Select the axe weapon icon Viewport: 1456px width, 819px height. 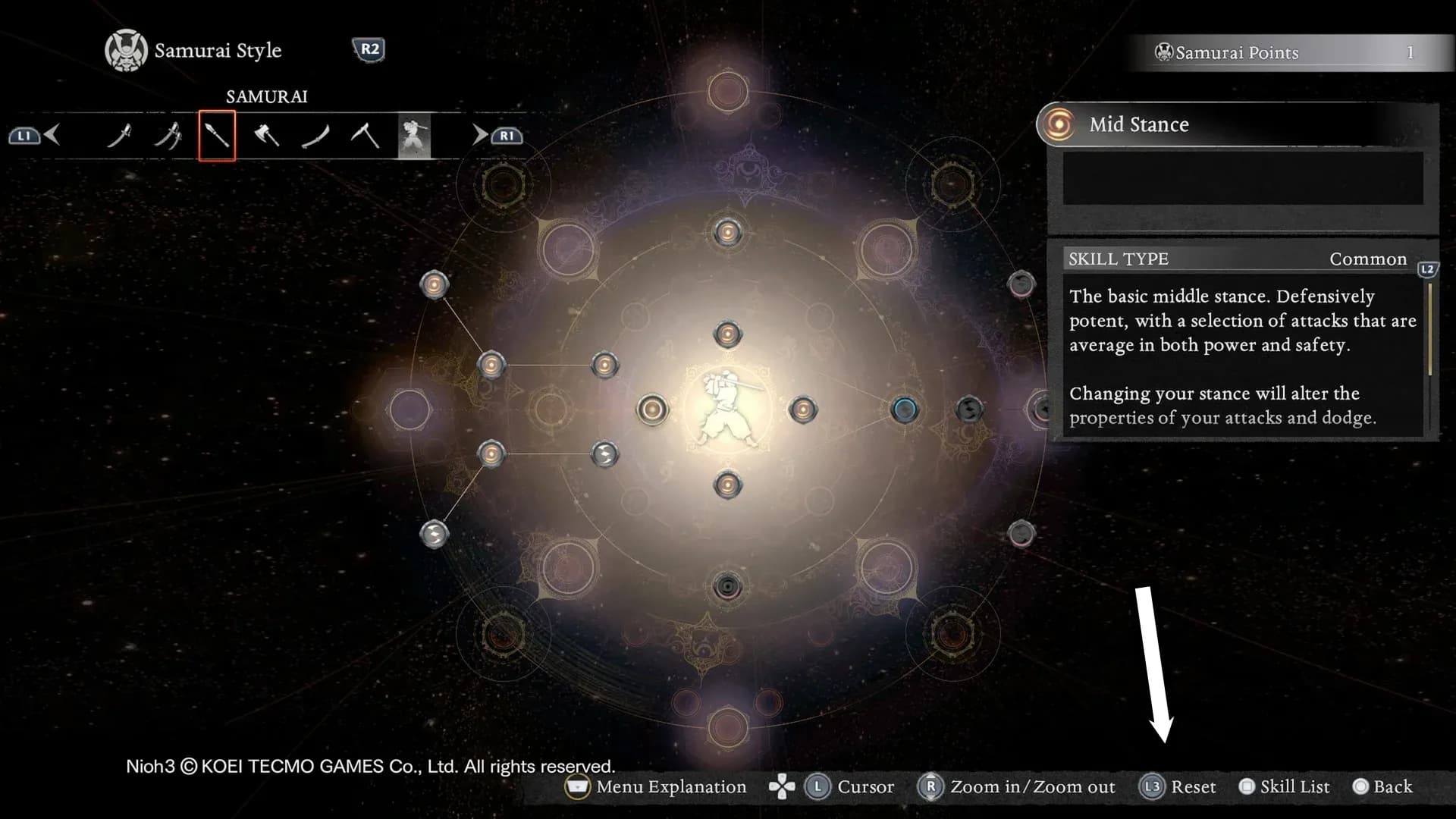pos(267,136)
